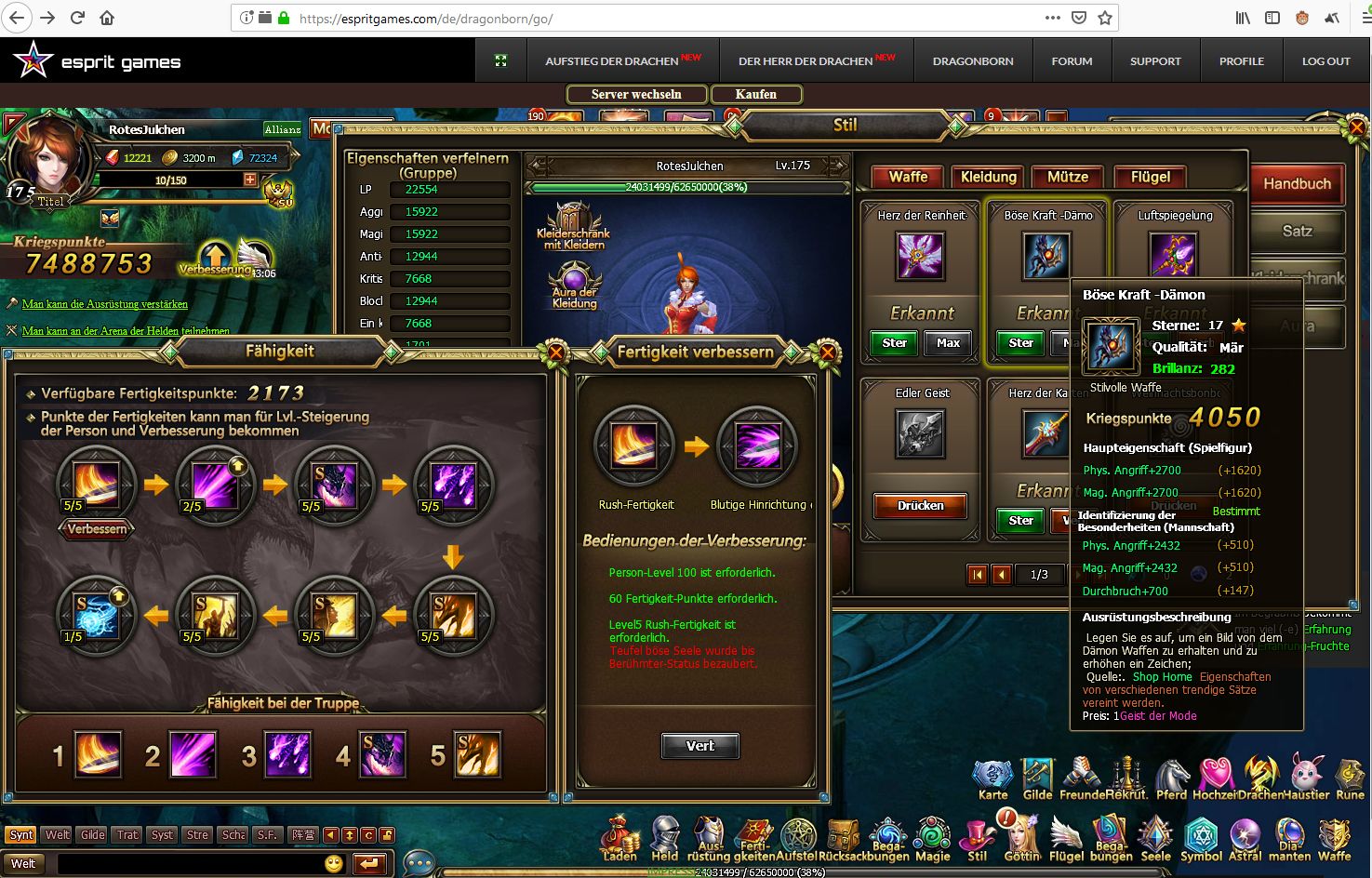Open the Karte map icon
Screen dimensions: 1372x878
(992, 778)
